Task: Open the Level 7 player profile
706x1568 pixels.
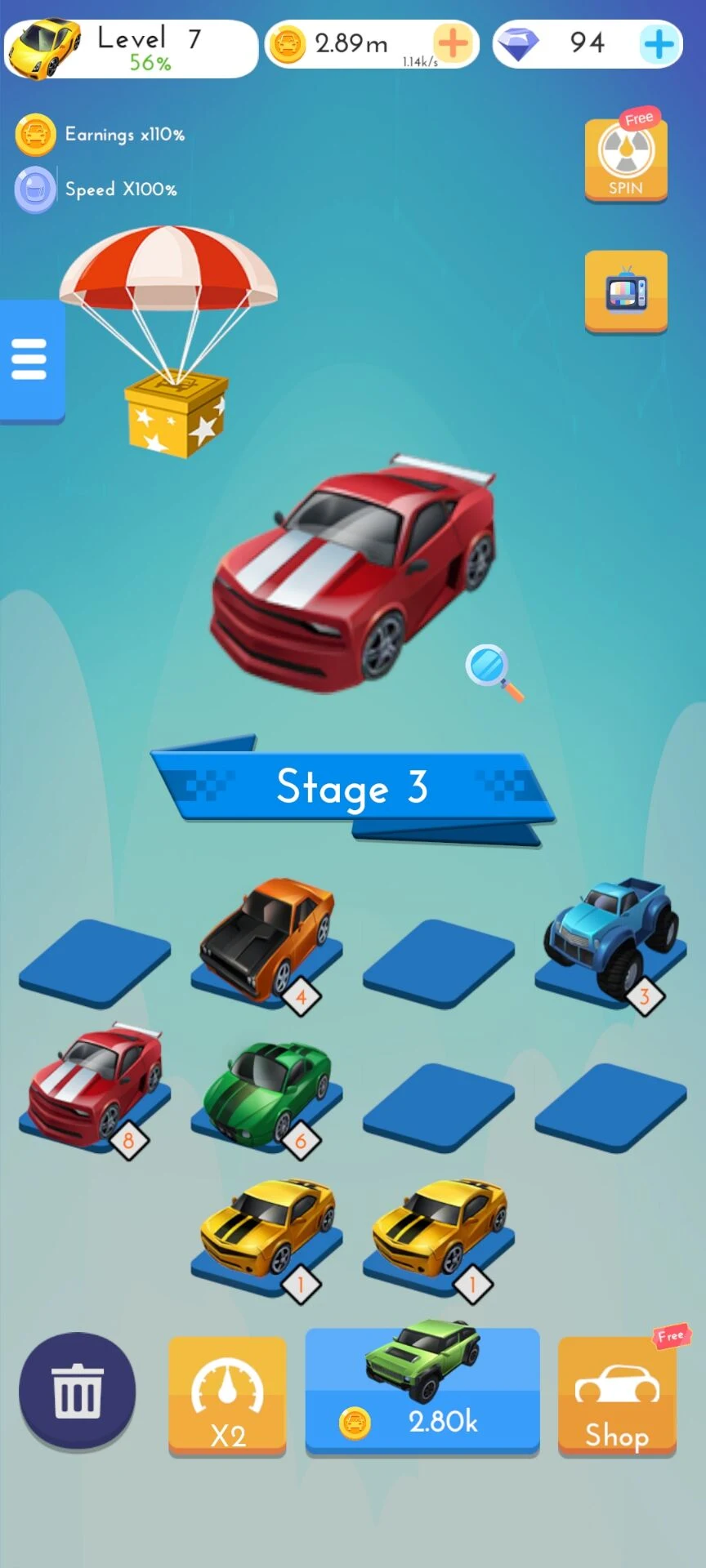Action: tap(131, 49)
